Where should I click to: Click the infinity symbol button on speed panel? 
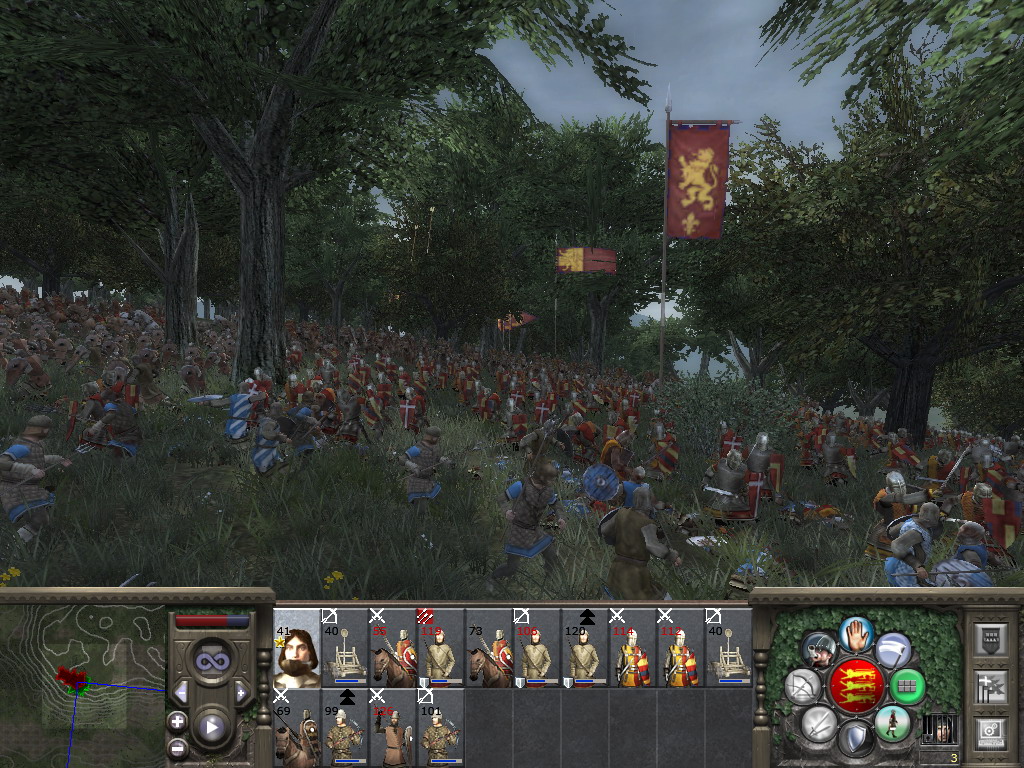[x=210, y=660]
